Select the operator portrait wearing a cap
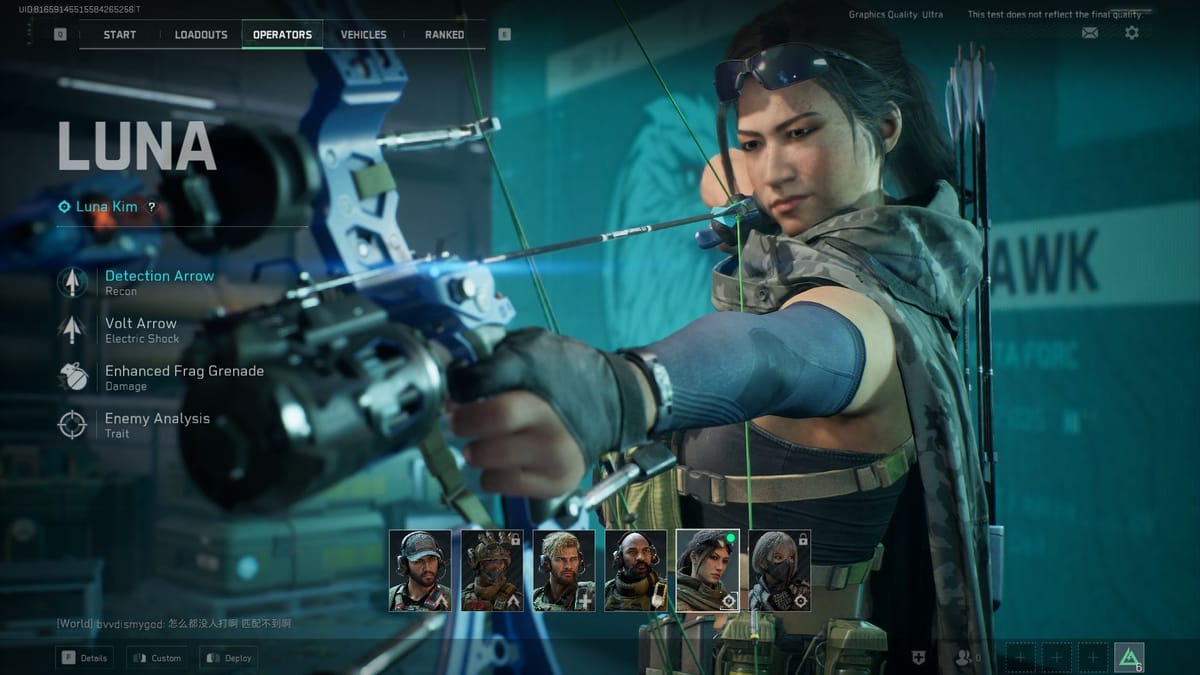Screen dimensions: 1200x675 coord(420,570)
